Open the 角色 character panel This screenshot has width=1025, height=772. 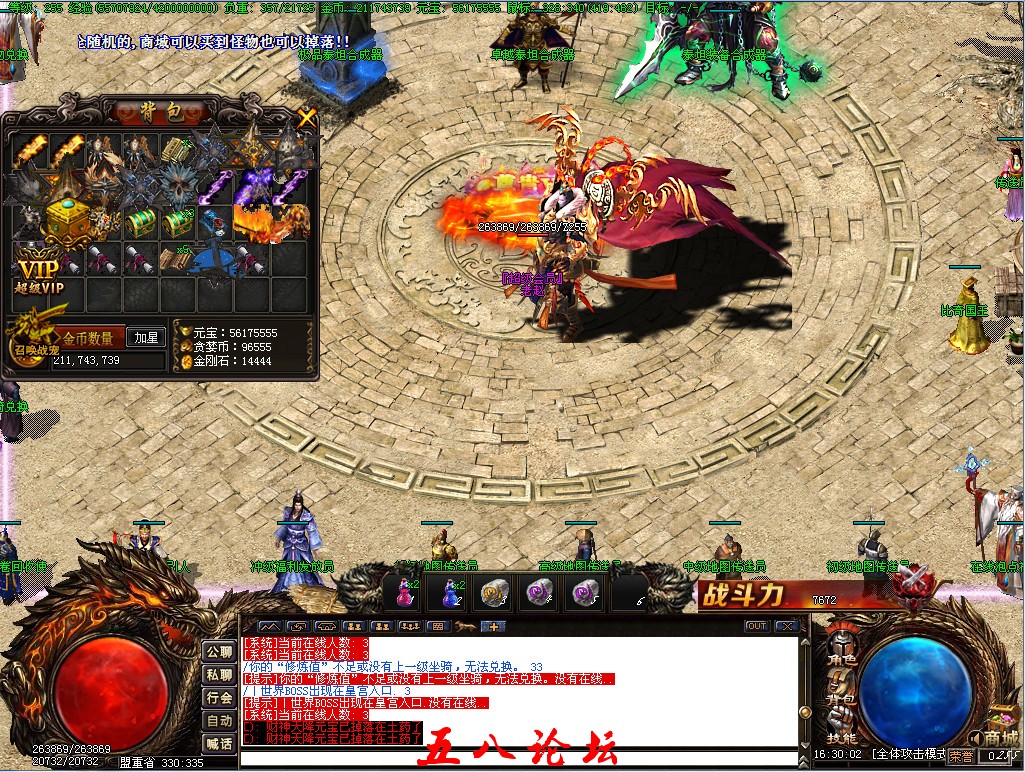click(842, 660)
